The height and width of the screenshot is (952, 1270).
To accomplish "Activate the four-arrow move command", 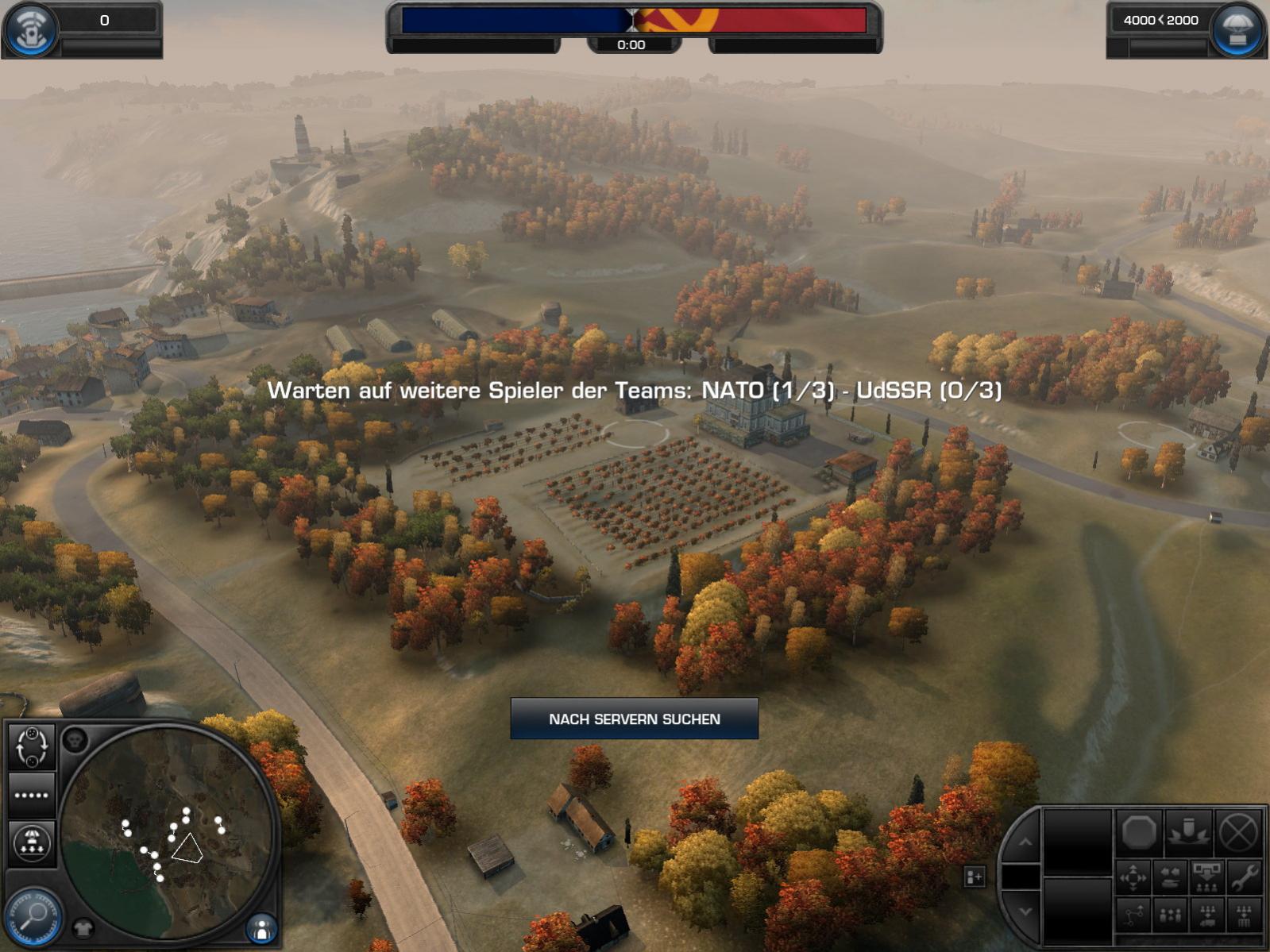I will click(x=1133, y=877).
